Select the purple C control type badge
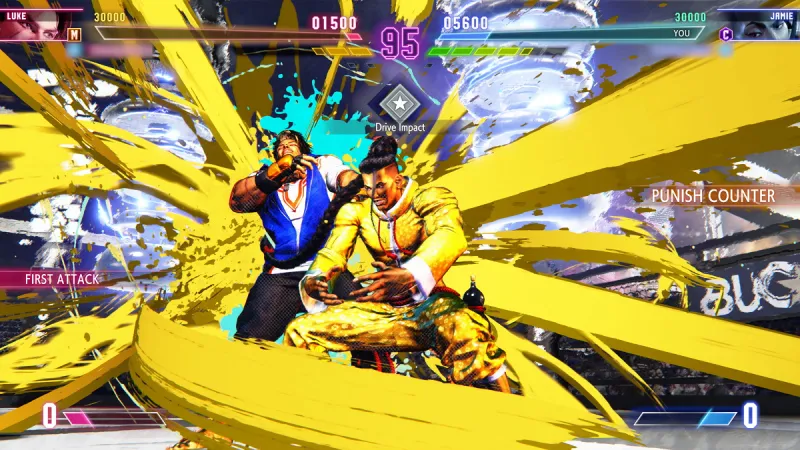 coord(726,34)
